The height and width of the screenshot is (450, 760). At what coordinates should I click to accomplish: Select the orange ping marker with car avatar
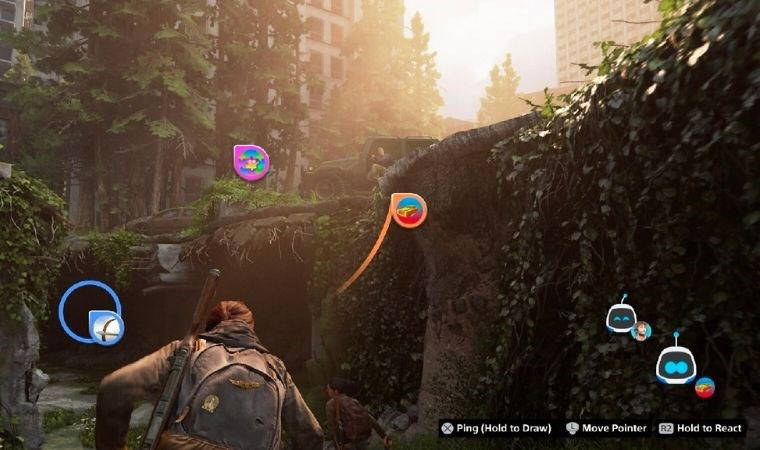click(x=409, y=210)
